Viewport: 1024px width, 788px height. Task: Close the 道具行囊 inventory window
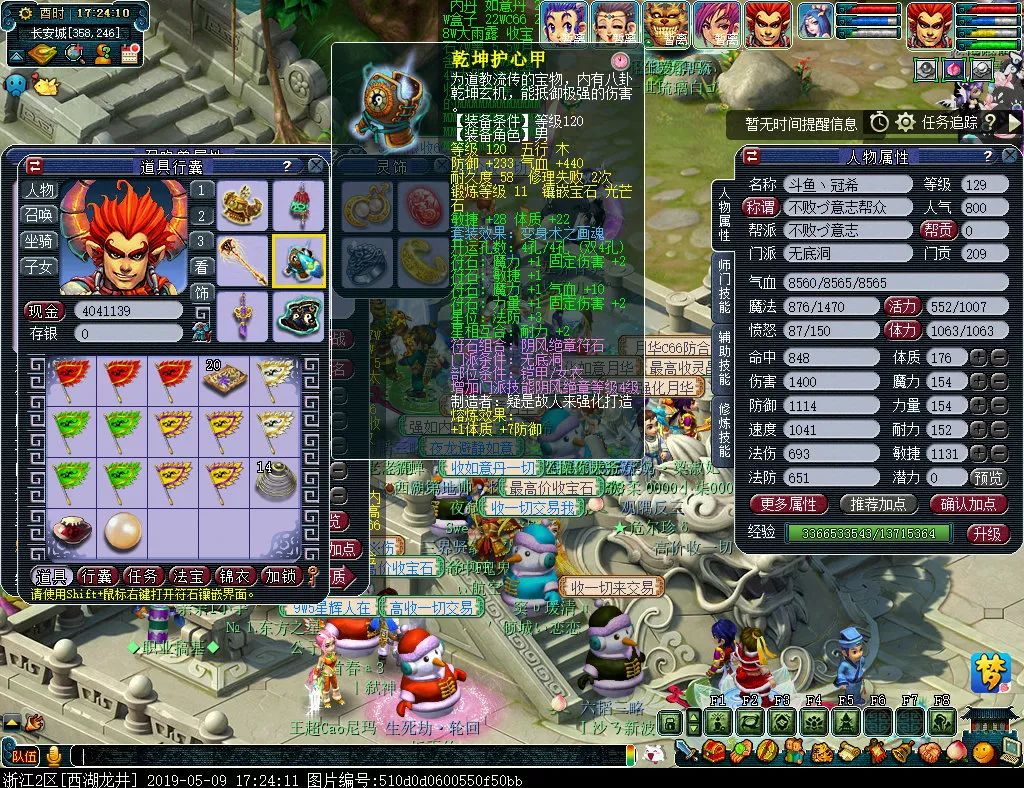pyautogui.click(x=315, y=166)
